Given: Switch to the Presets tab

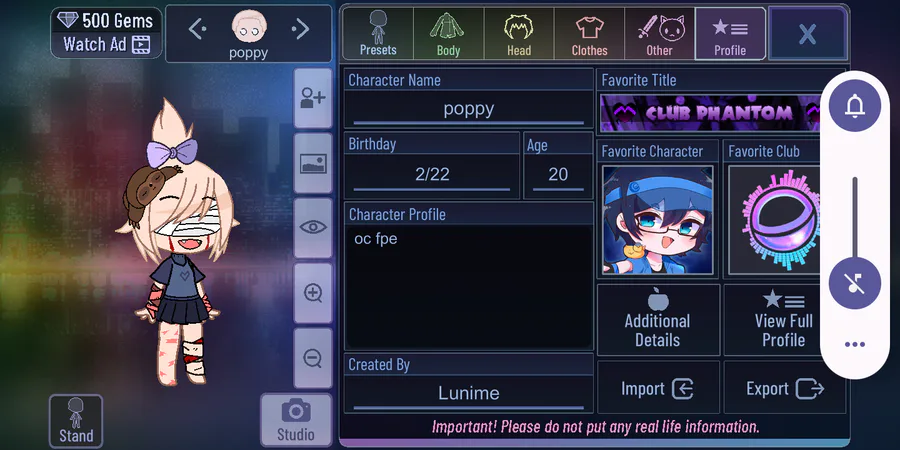Looking at the screenshot, I should click(x=378, y=33).
